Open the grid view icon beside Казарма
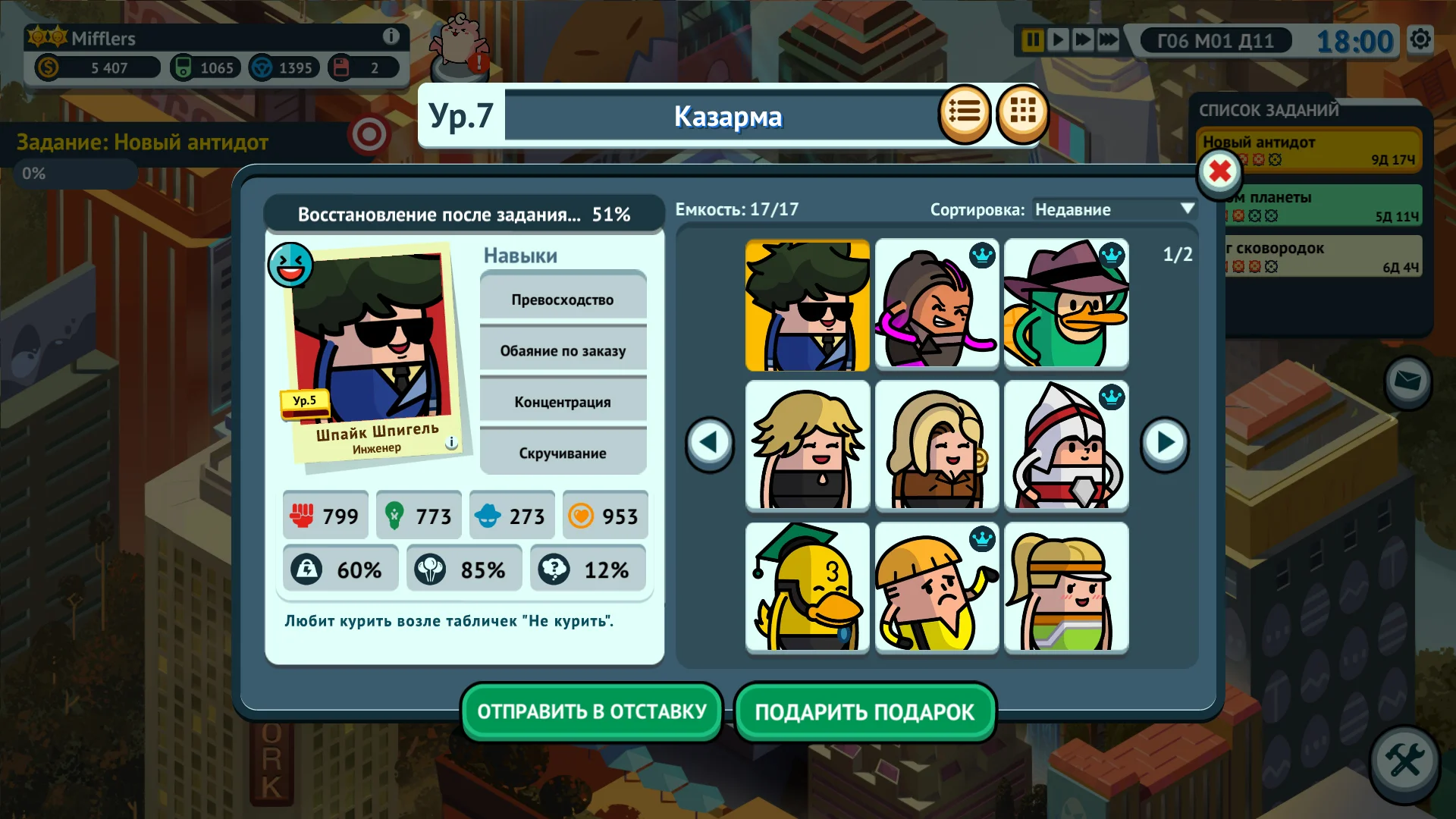The height and width of the screenshot is (819, 1456). [1023, 112]
